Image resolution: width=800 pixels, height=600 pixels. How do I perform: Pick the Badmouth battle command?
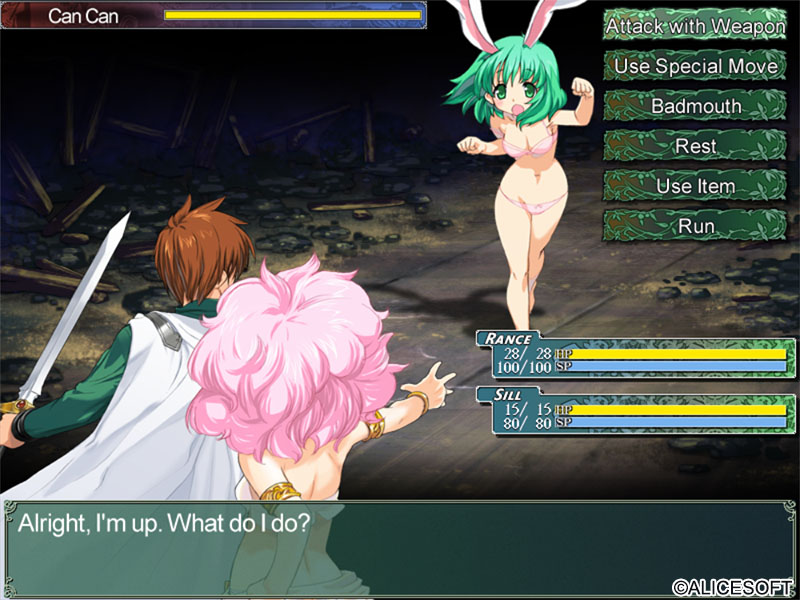tap(695, 106)
